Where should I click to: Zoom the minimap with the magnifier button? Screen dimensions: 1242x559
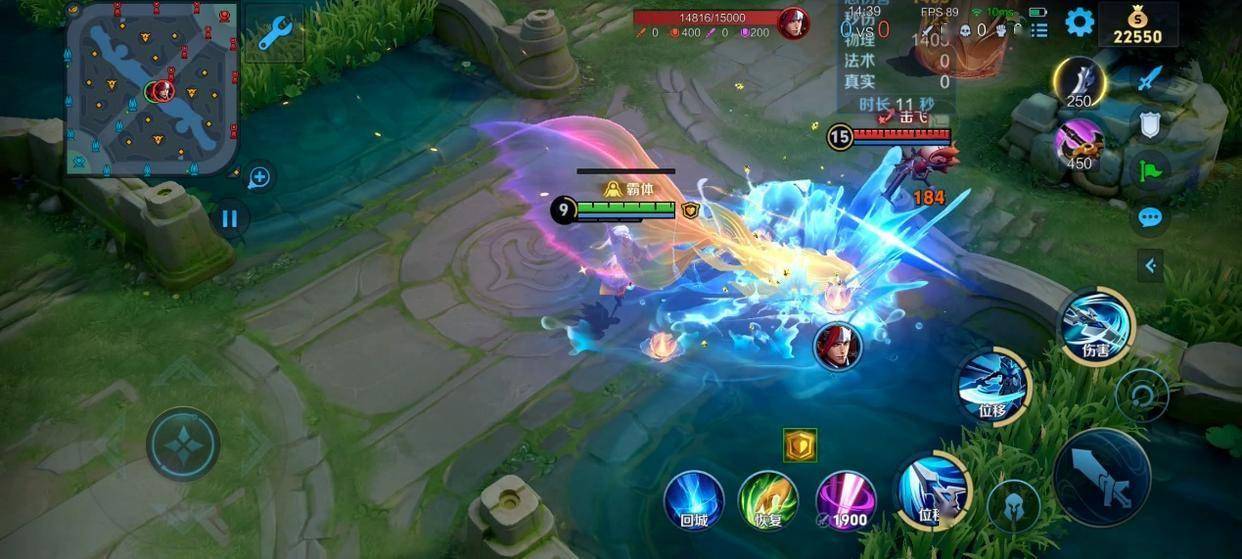pyautogui.click(x=259, y=178)
